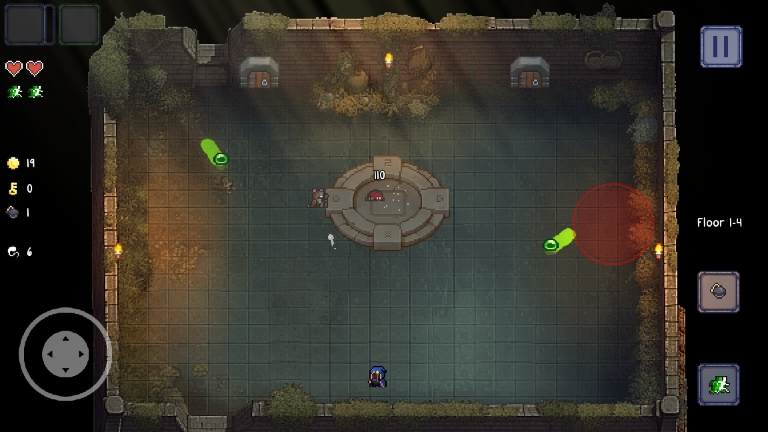The height and width of the screenshot is (432, 768).
Task: Activate the green running dash ability
Action: point(718,384)
